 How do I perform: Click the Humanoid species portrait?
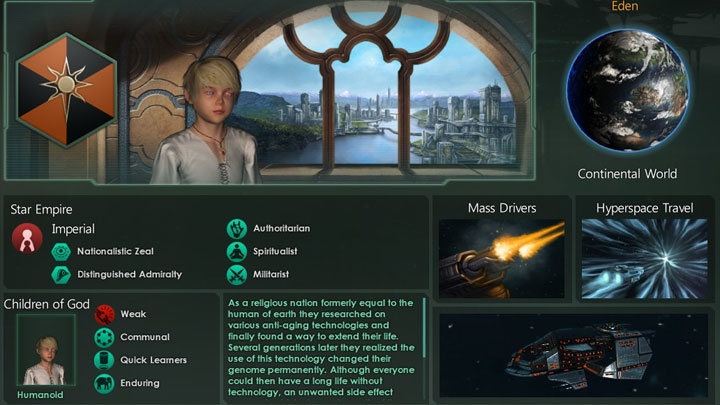[x=45, y=350]
